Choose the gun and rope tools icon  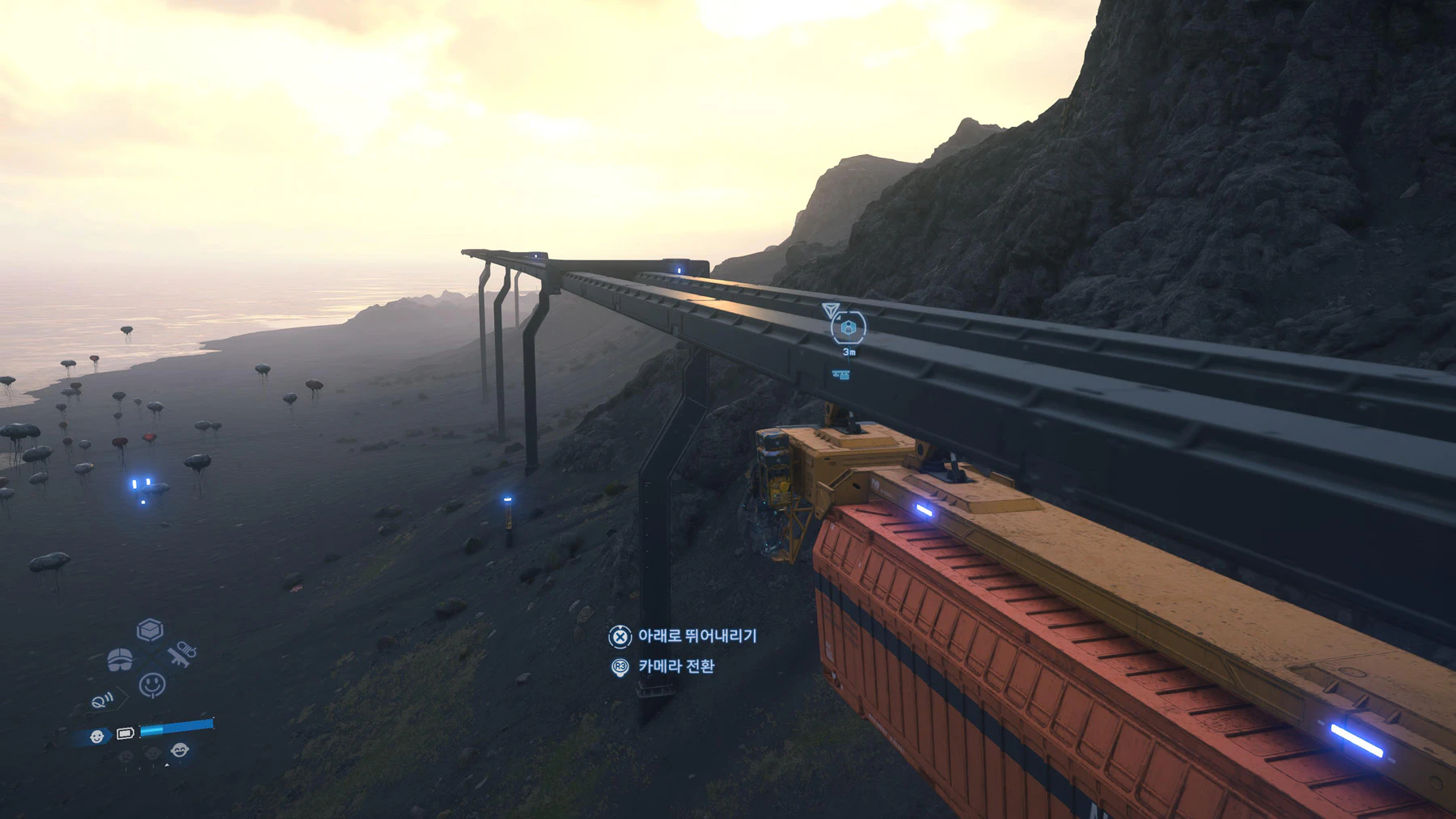coord(182,653)
